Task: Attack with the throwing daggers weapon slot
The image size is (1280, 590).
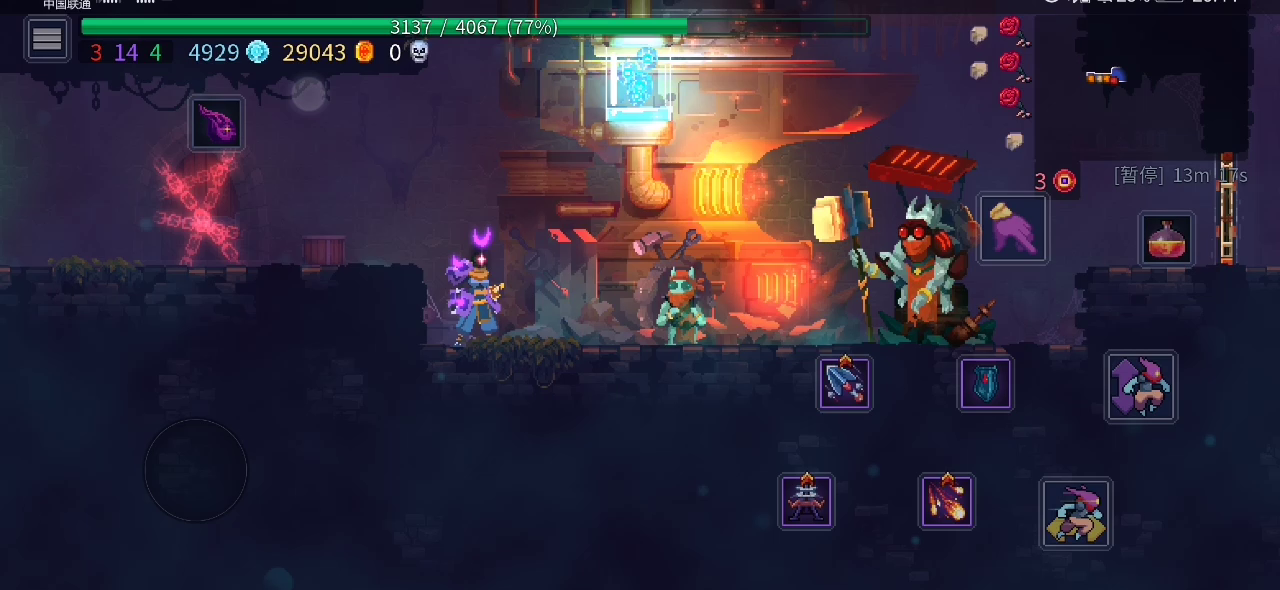Action: pyautogui.click(x=845, y=383)
